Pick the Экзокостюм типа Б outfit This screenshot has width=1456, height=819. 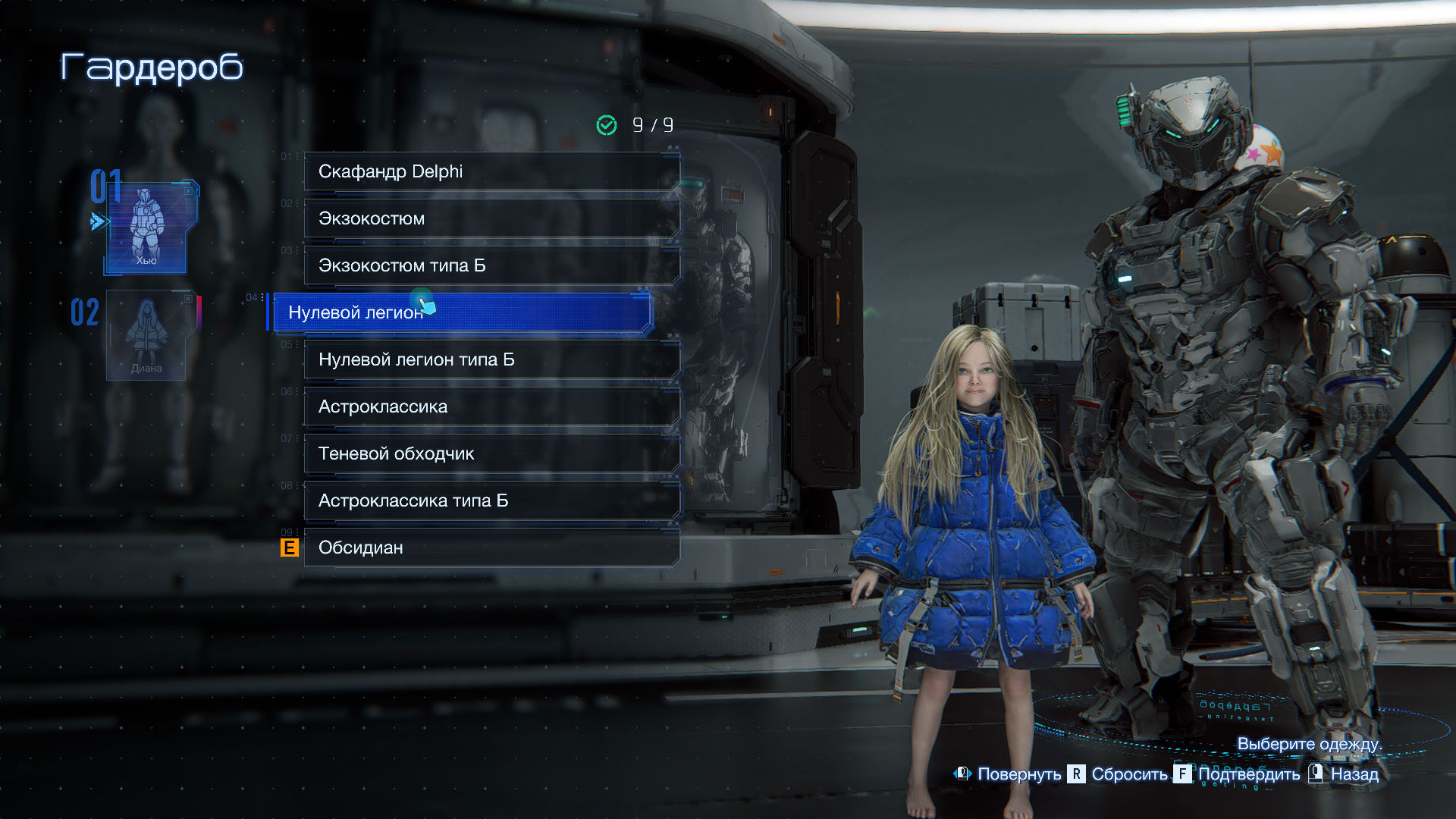(491, 265)
